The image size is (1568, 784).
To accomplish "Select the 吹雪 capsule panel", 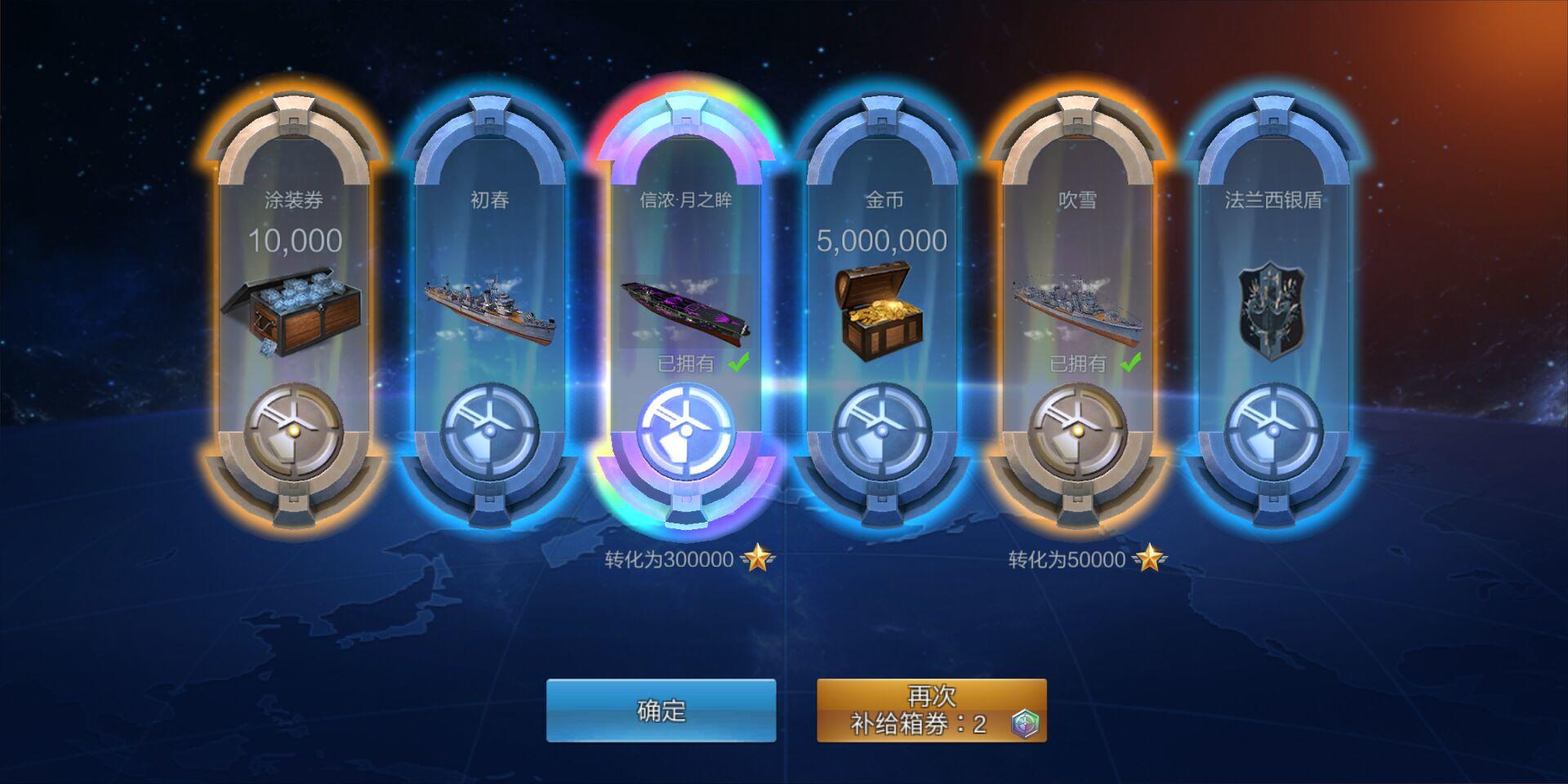I will coord(1078,302).
